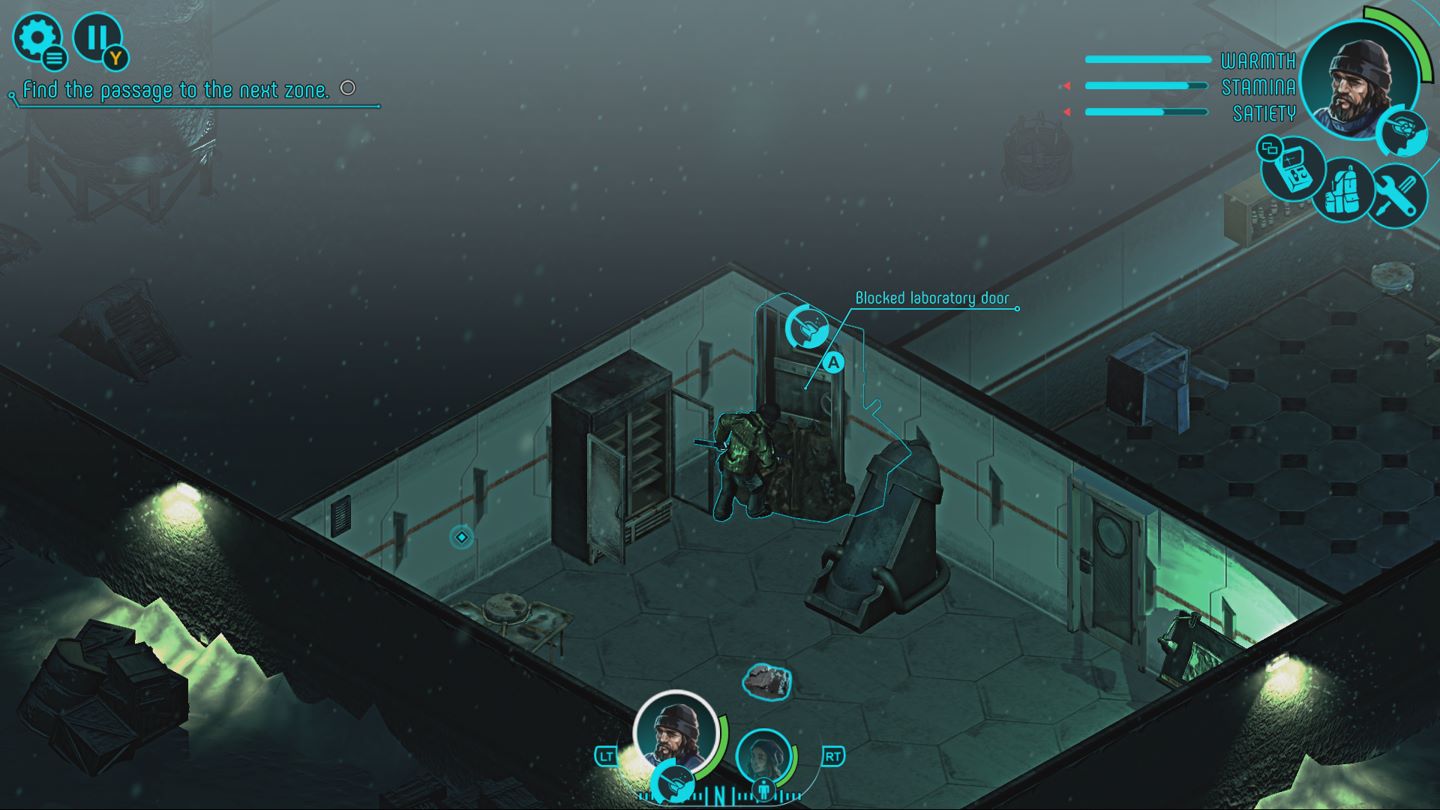Open the gear settings menu
Screen dimensions: 1440x810
point(37,39)
